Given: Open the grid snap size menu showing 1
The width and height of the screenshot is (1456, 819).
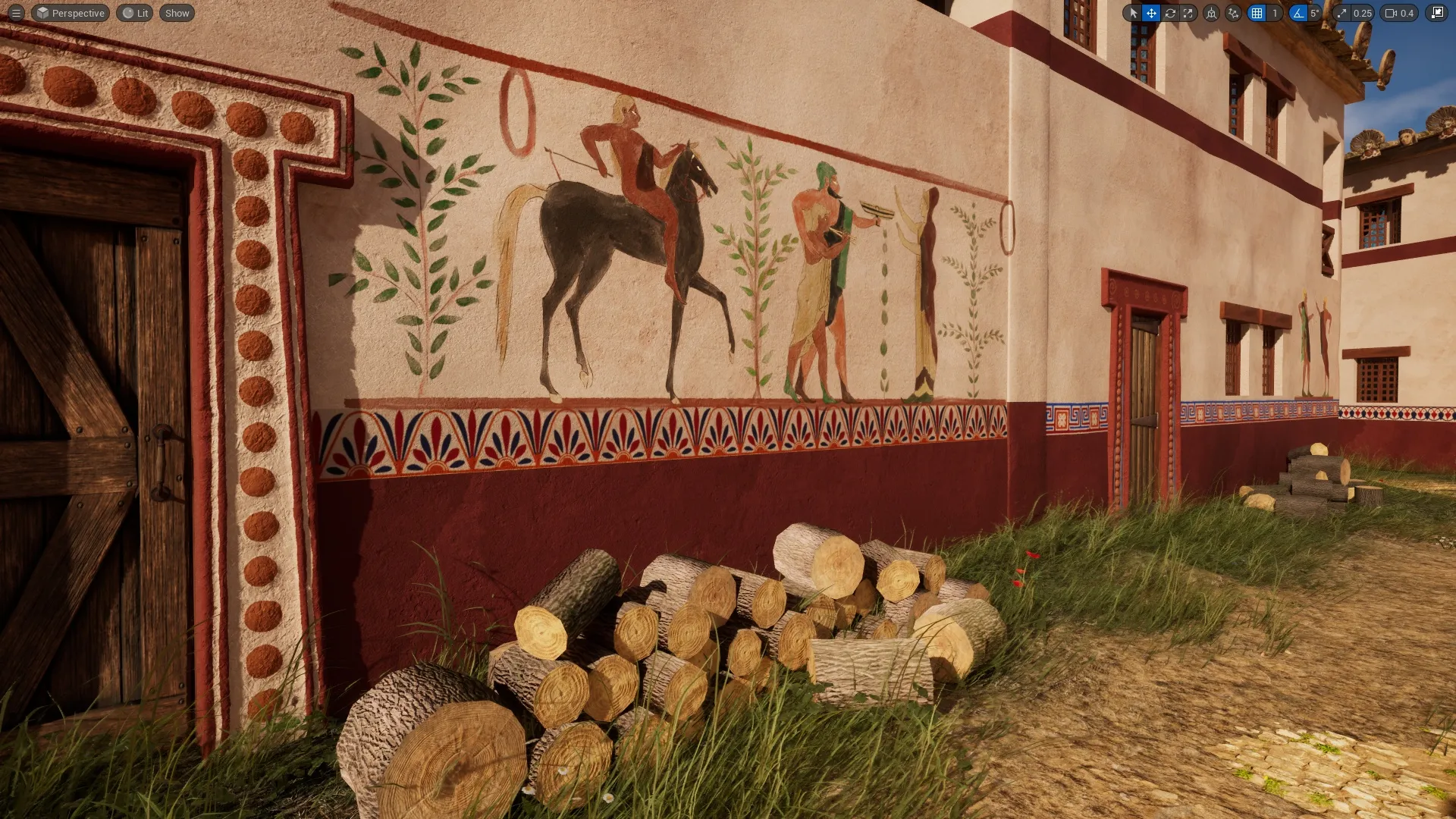Looking at the screenshot, I should coord(1275,13).
